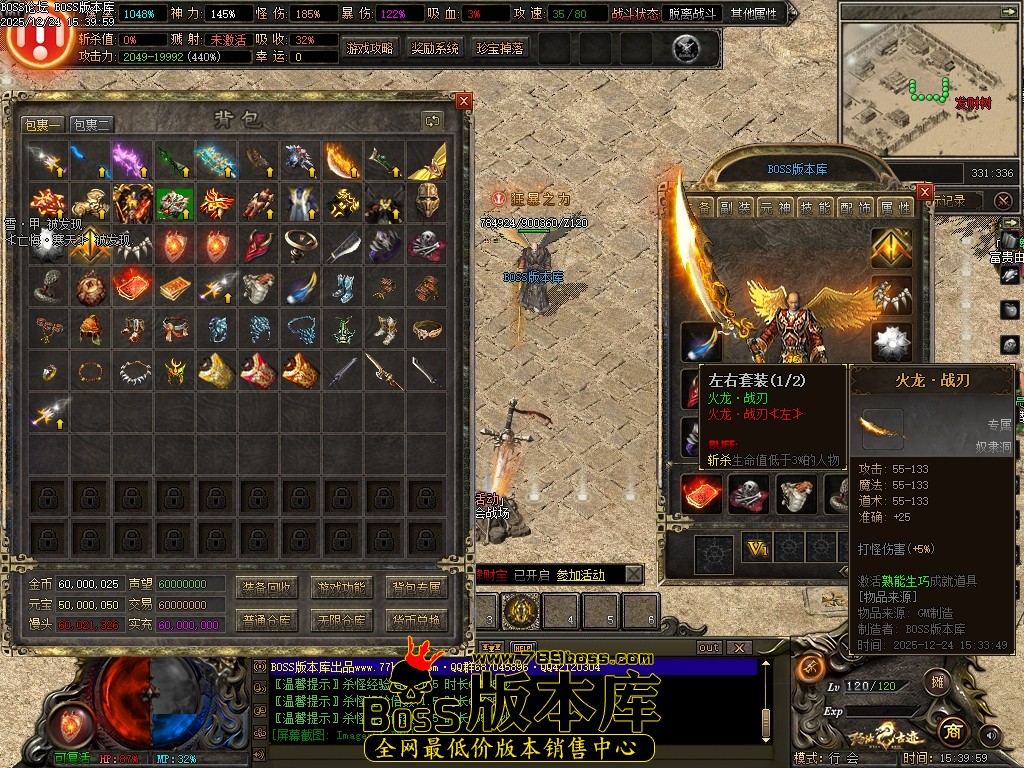Open the 奖励系统 reward system
Screen dimensions: 1024x768
435,48
